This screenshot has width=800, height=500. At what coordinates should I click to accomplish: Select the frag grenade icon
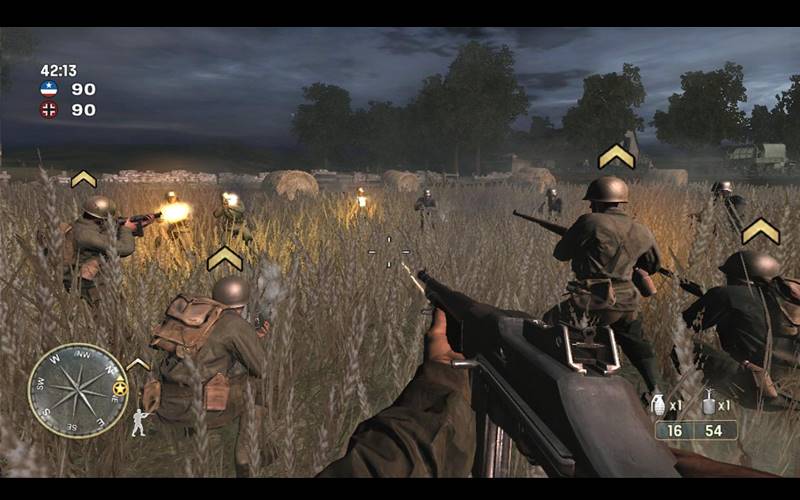click(658, 404)
